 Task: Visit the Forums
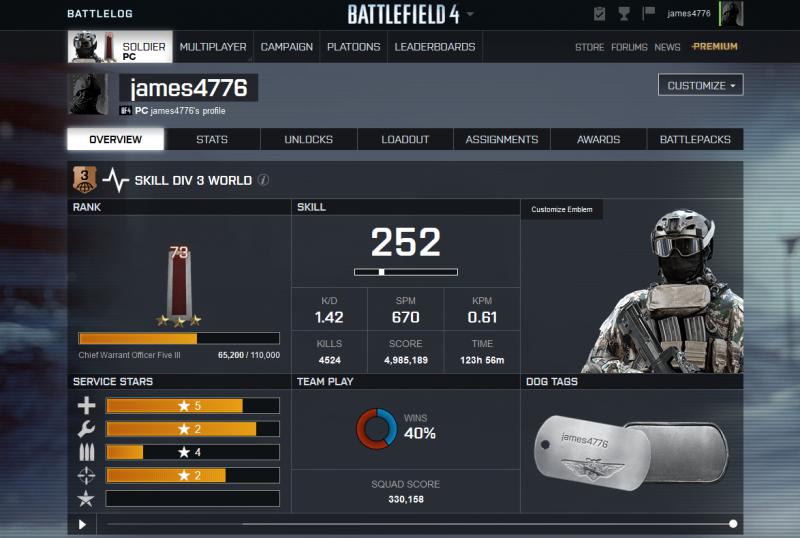[x=629, y=47]
